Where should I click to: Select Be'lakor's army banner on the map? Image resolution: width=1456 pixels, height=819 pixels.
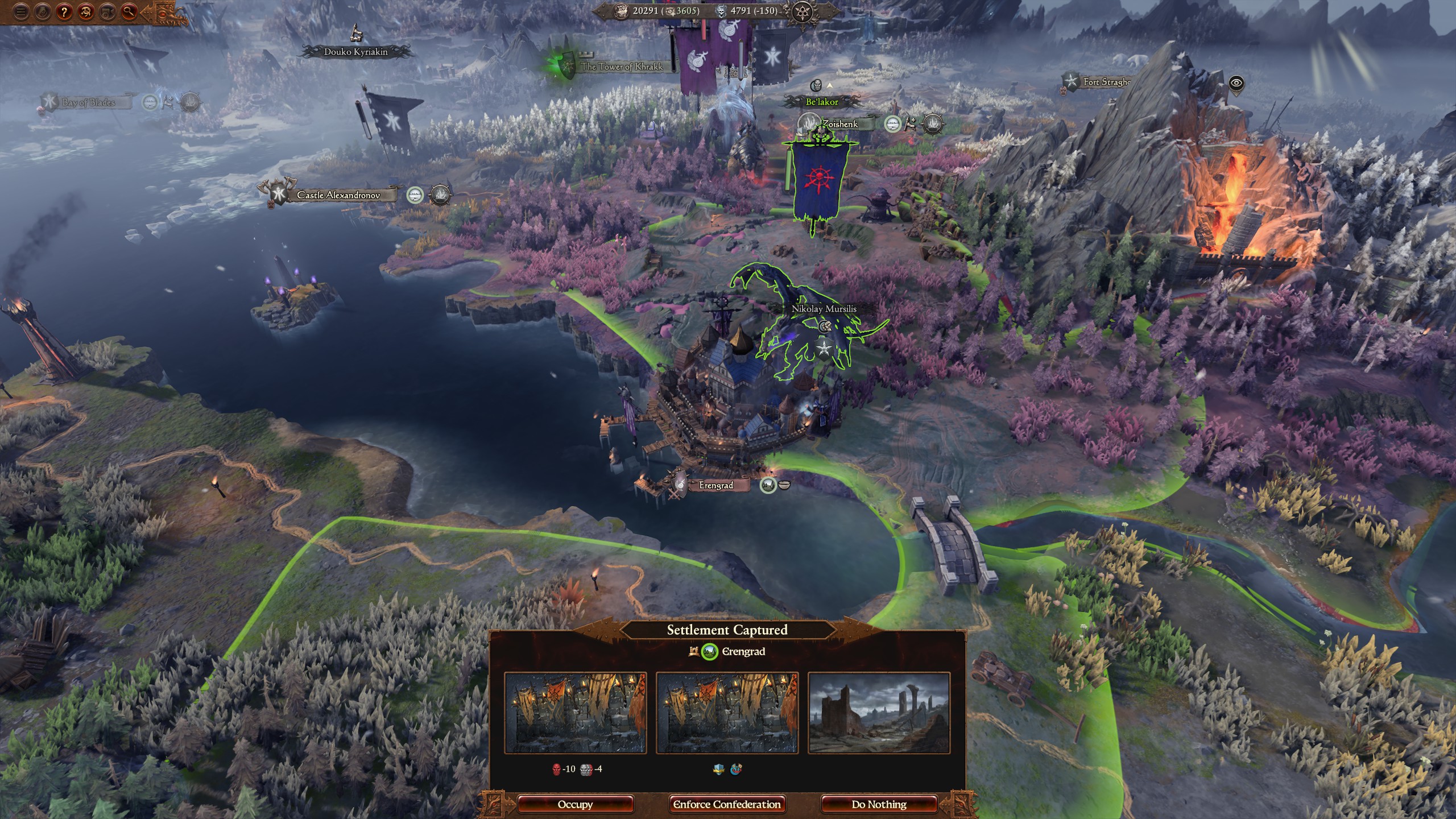point(817,176)
